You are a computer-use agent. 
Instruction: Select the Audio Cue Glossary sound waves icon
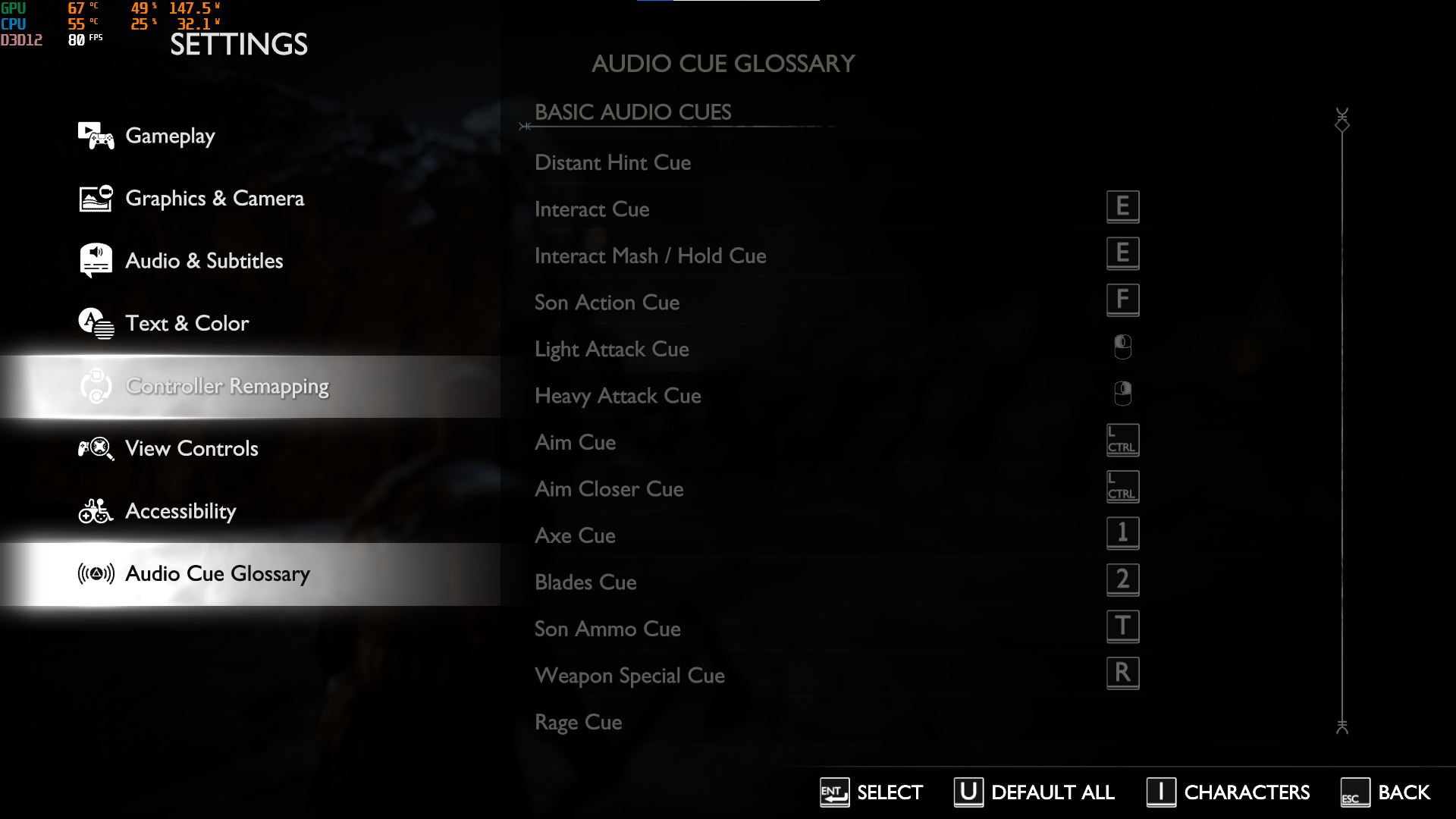pos(96,574)
